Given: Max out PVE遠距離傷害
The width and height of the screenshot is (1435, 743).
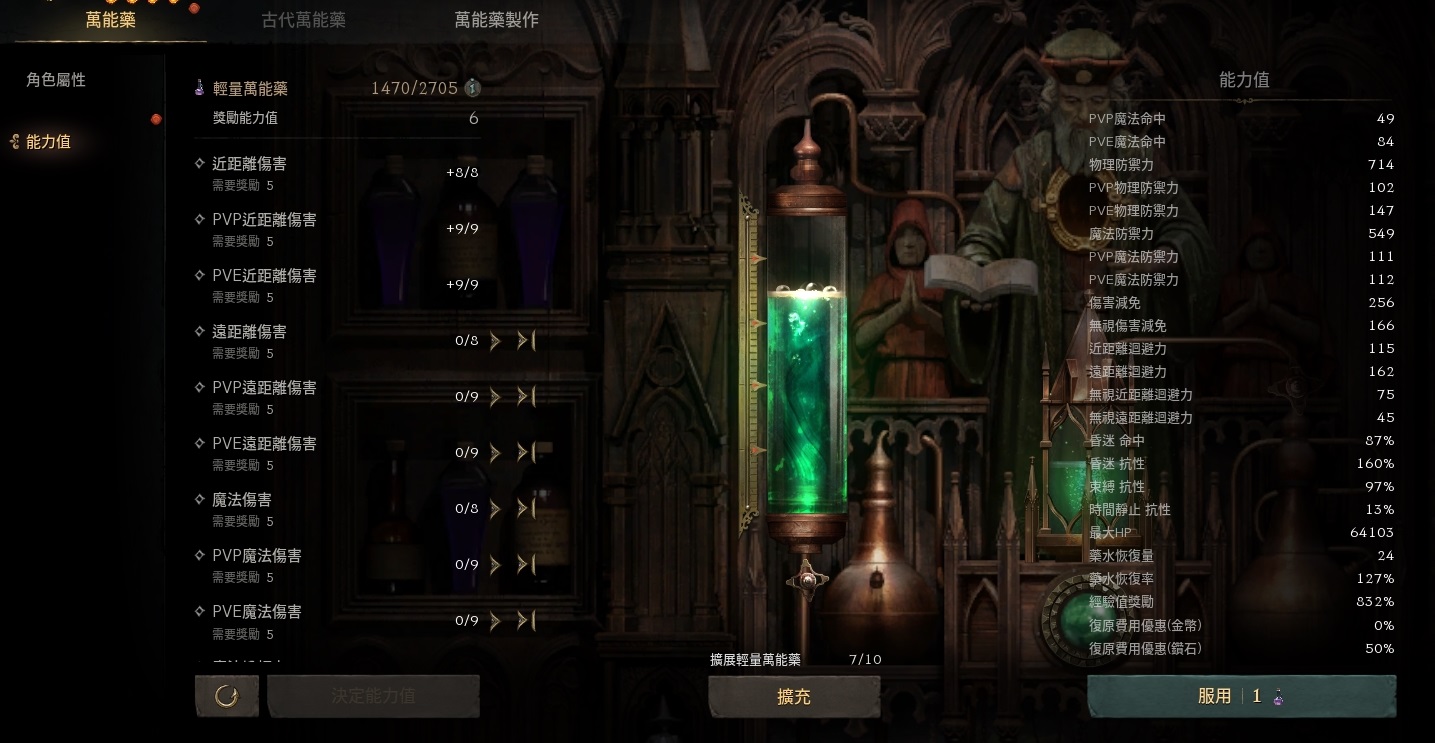Looking at the screenshot, I should [526, 453].
